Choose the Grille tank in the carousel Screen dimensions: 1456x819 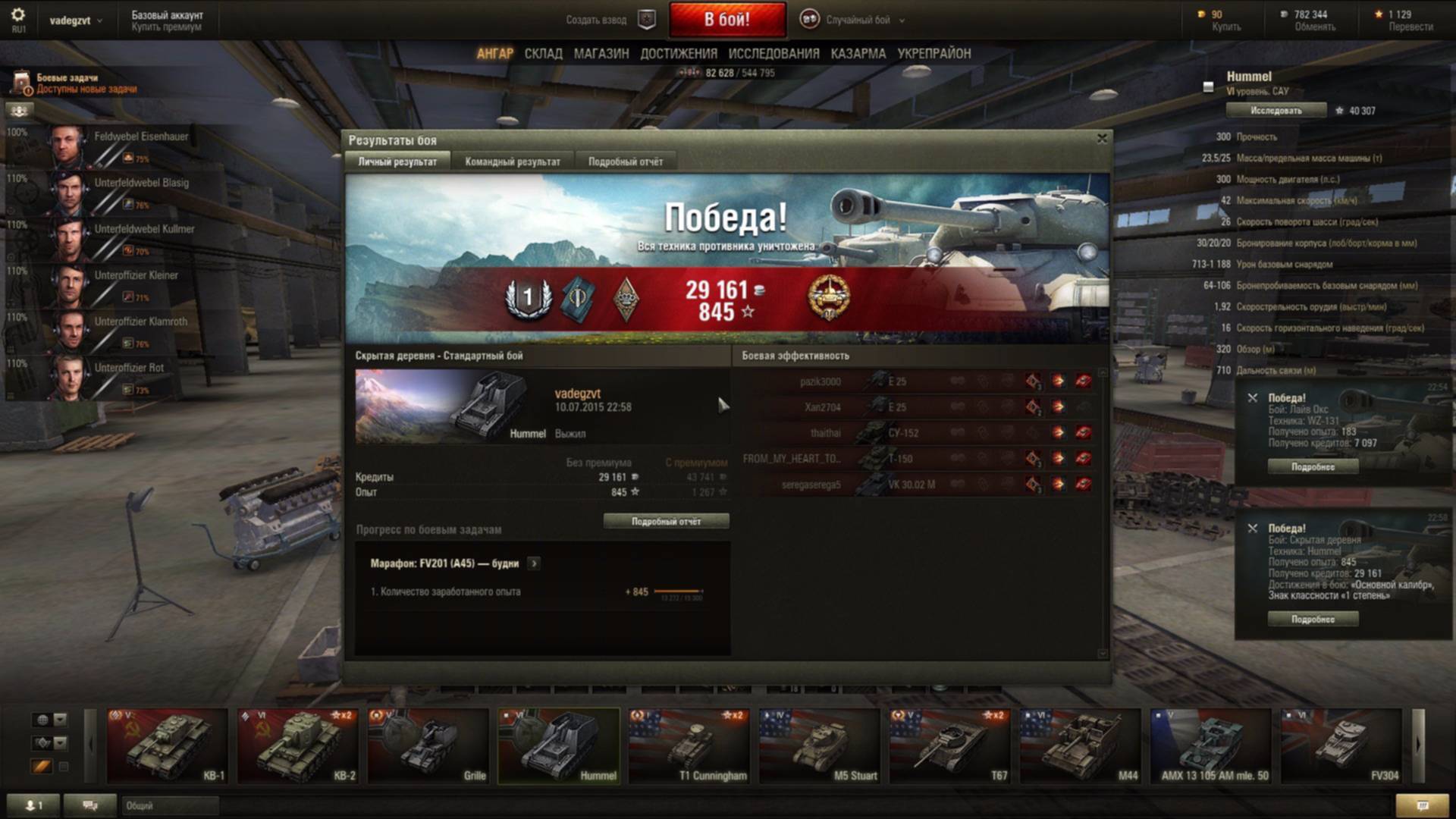428,745
